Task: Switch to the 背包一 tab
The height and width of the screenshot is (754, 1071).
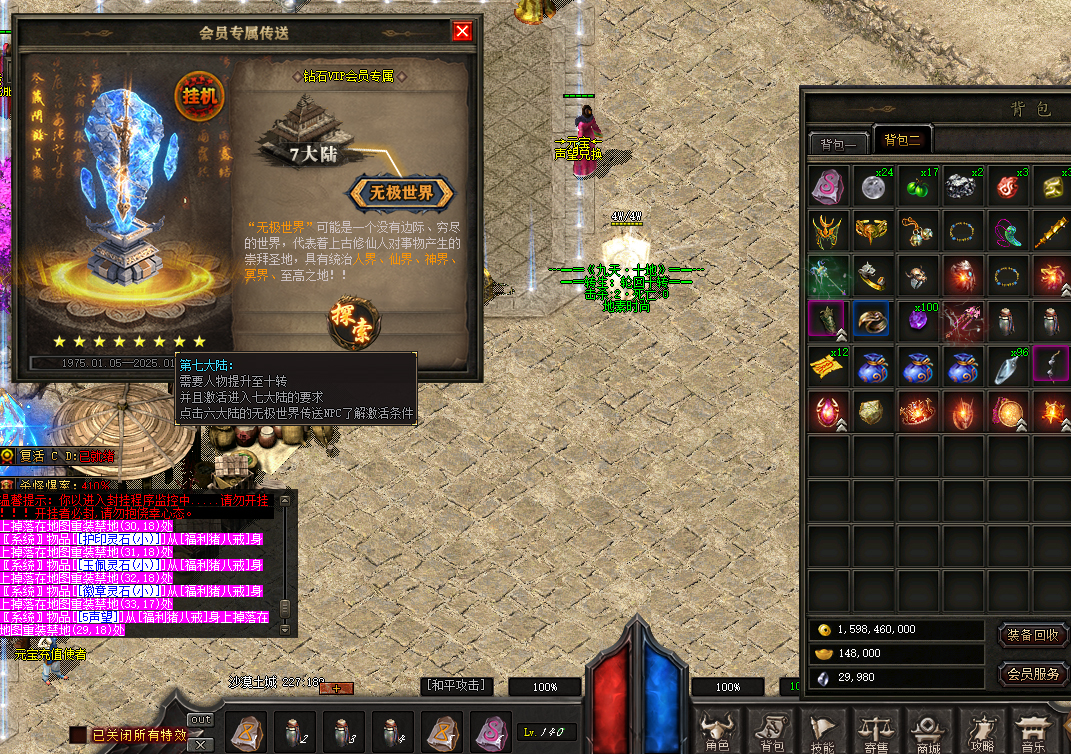Action: (837, 144)
